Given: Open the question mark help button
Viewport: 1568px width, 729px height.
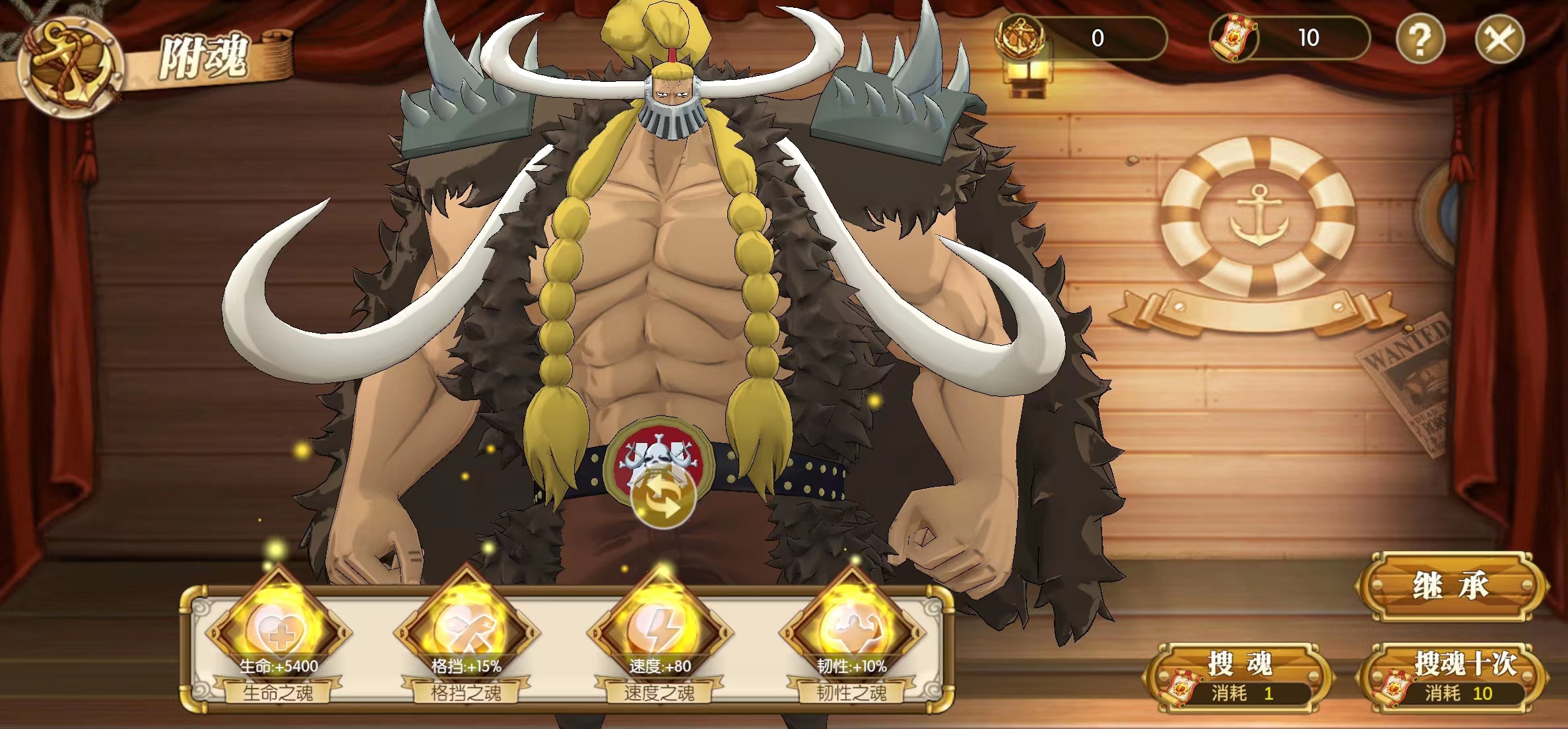Looking at the screenshot, I should [x=1420, y=40].
